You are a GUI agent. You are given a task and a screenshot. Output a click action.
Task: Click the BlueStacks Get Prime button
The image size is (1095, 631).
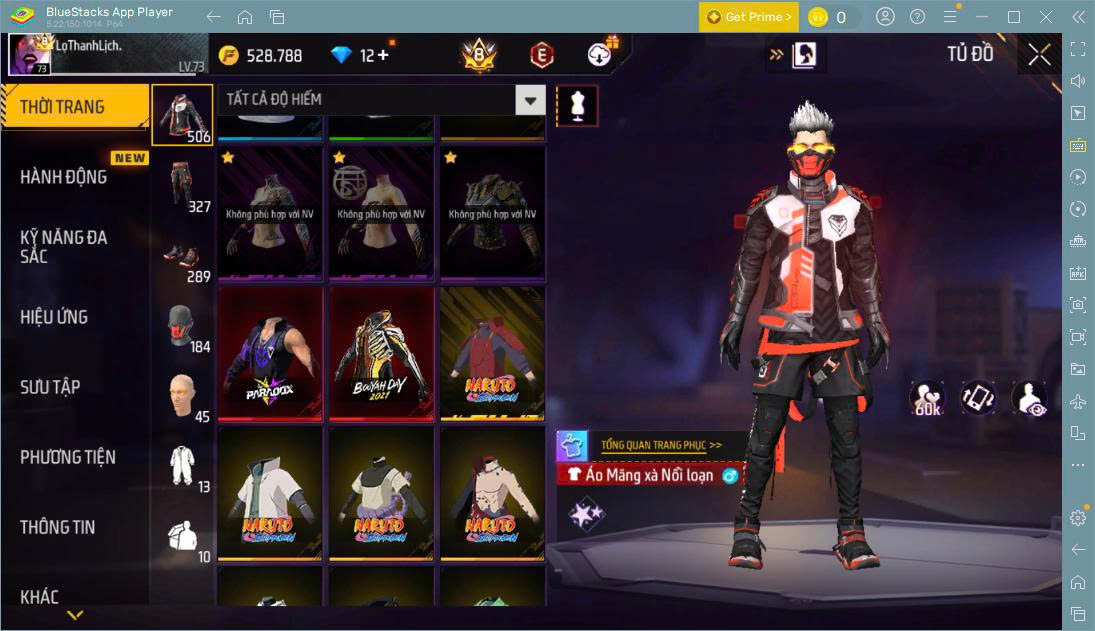click(x=749, y=17)
